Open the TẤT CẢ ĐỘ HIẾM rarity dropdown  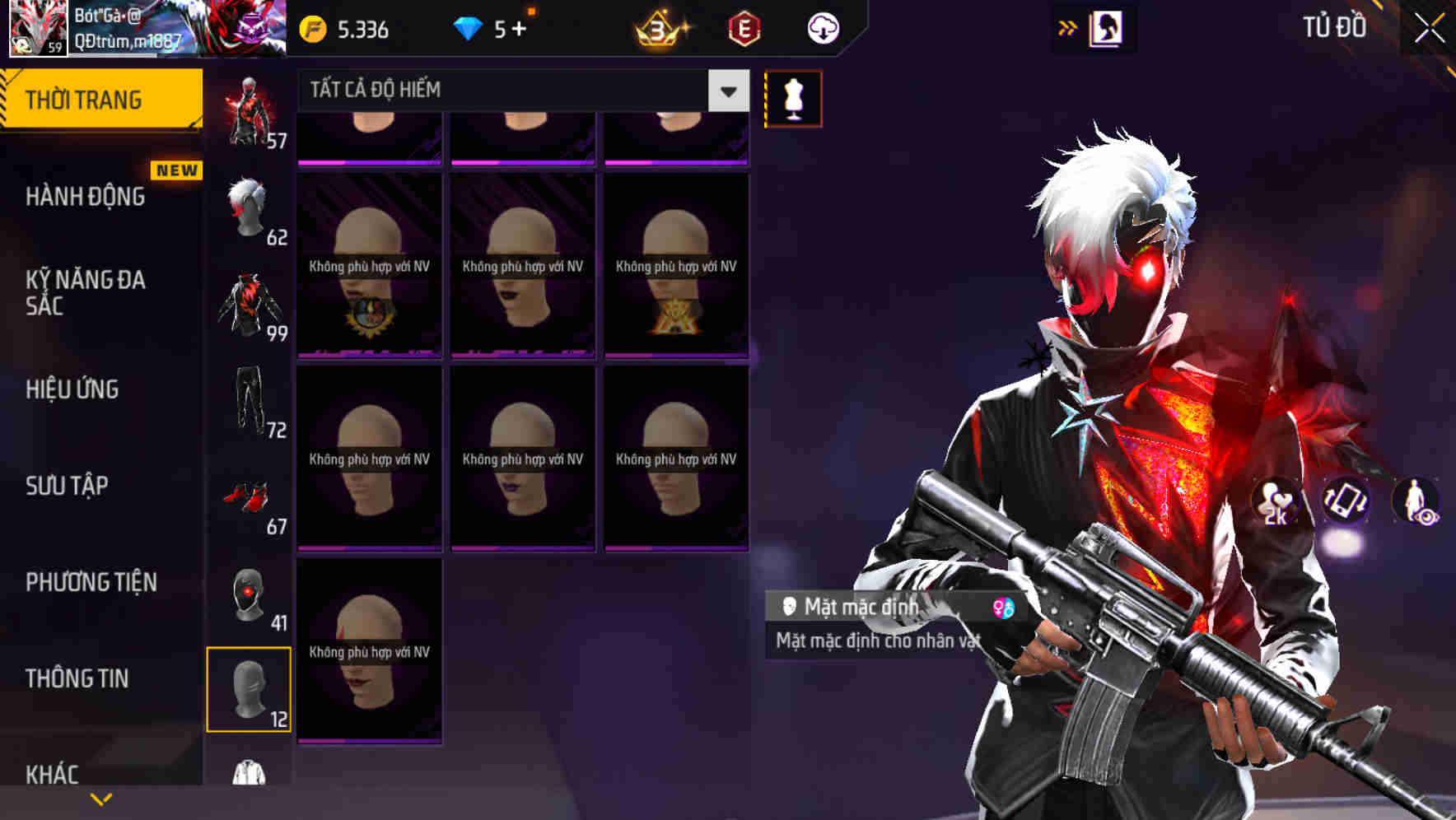(519, 91)
